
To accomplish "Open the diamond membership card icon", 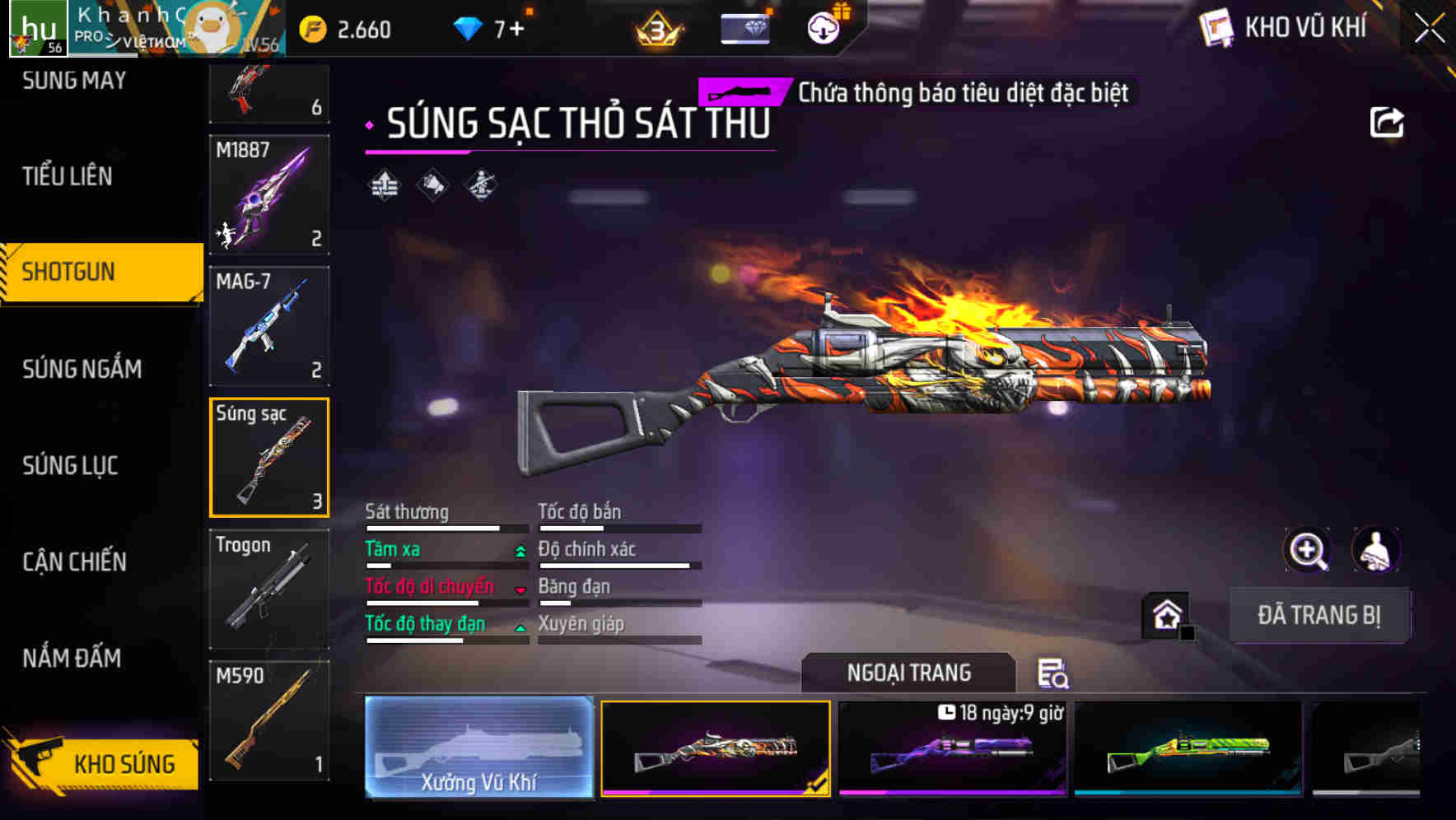I will pyautogui.click(x=744, y=27).
